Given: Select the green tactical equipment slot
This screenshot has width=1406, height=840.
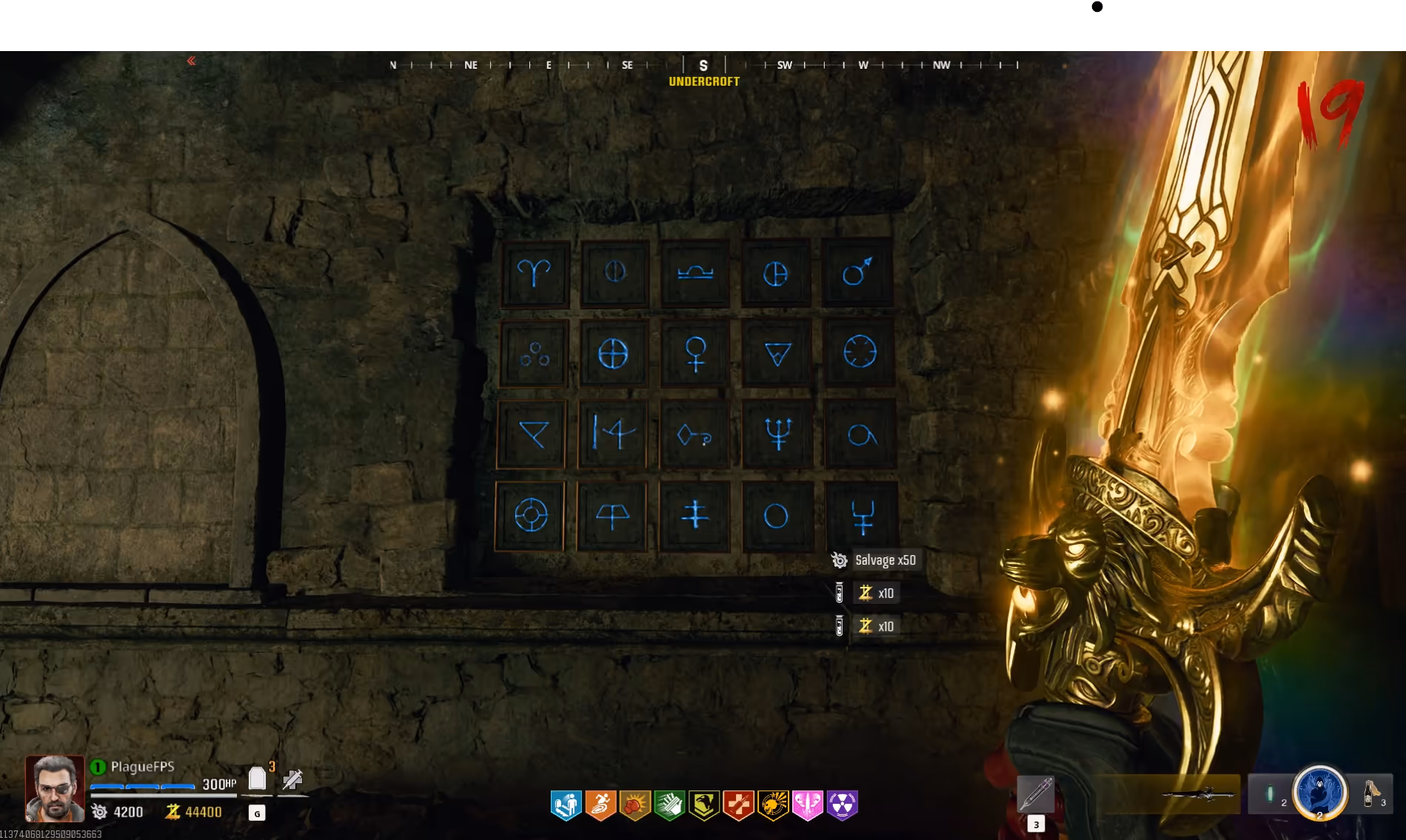Looking at the screenshot, I should click(x=1271, y=793).
